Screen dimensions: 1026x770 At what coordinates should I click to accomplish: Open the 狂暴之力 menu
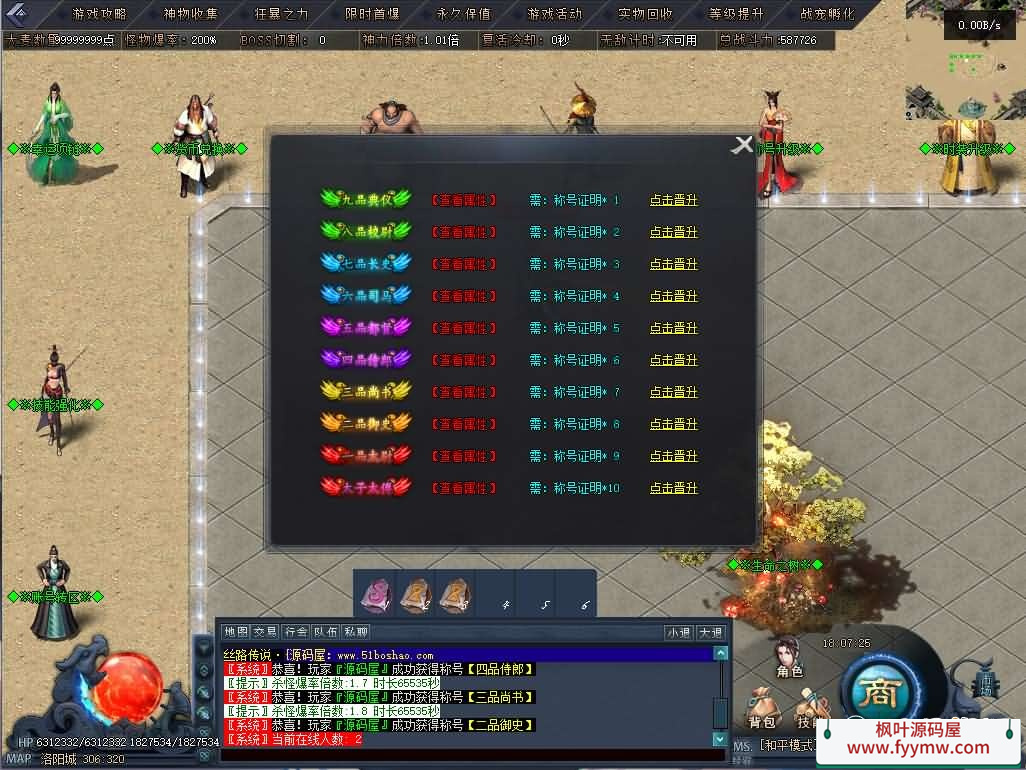coord(282,14)
